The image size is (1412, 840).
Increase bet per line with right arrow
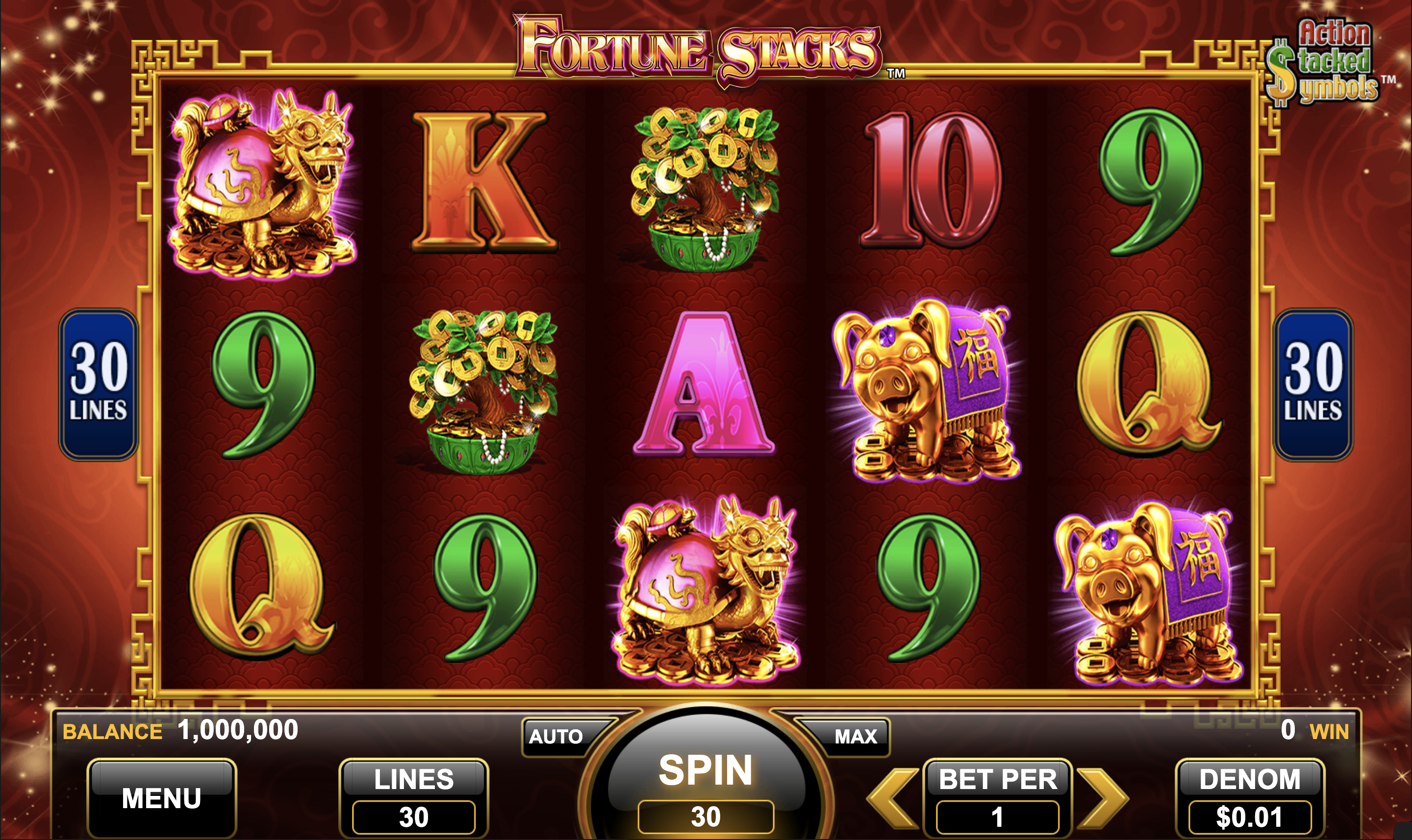(1101, 798)
